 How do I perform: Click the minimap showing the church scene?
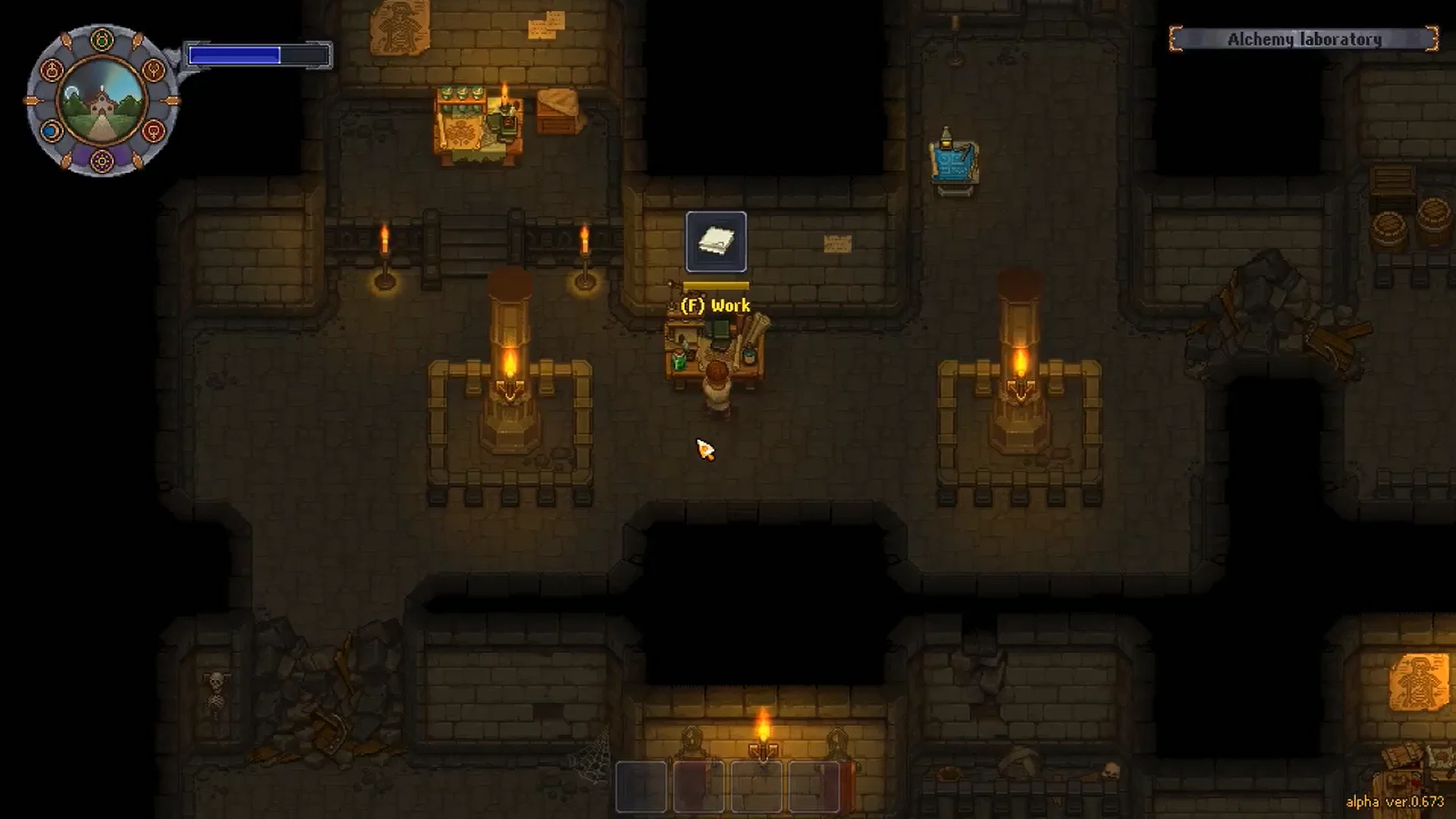(x=102, y=102)
